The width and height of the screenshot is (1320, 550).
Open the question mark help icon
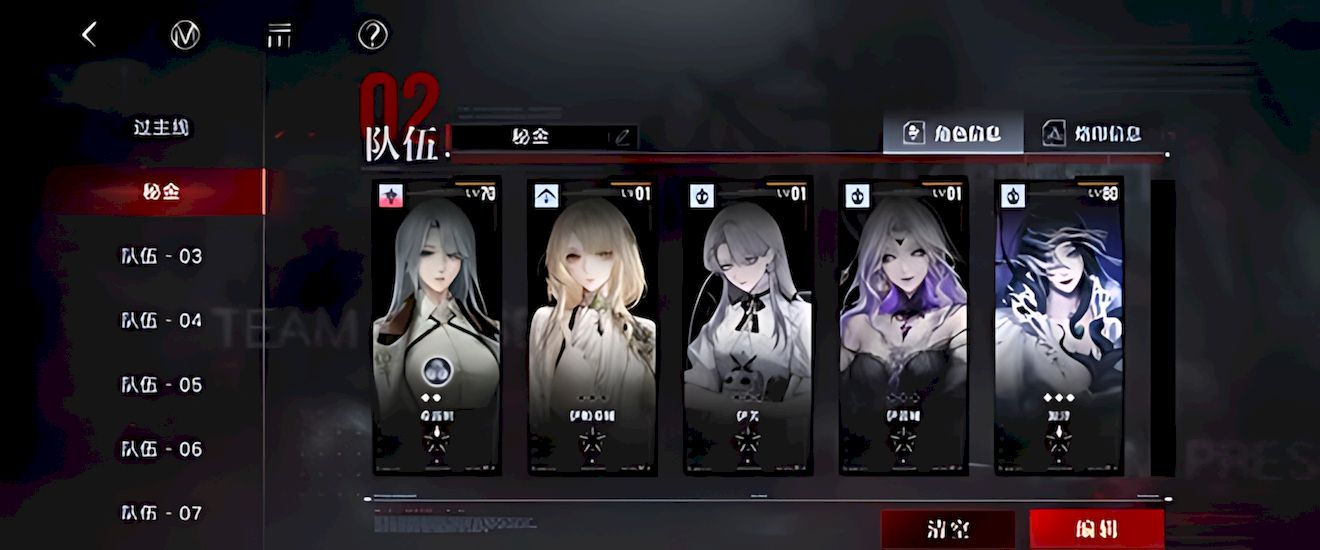pyautogui.click(x=372, y=35)
